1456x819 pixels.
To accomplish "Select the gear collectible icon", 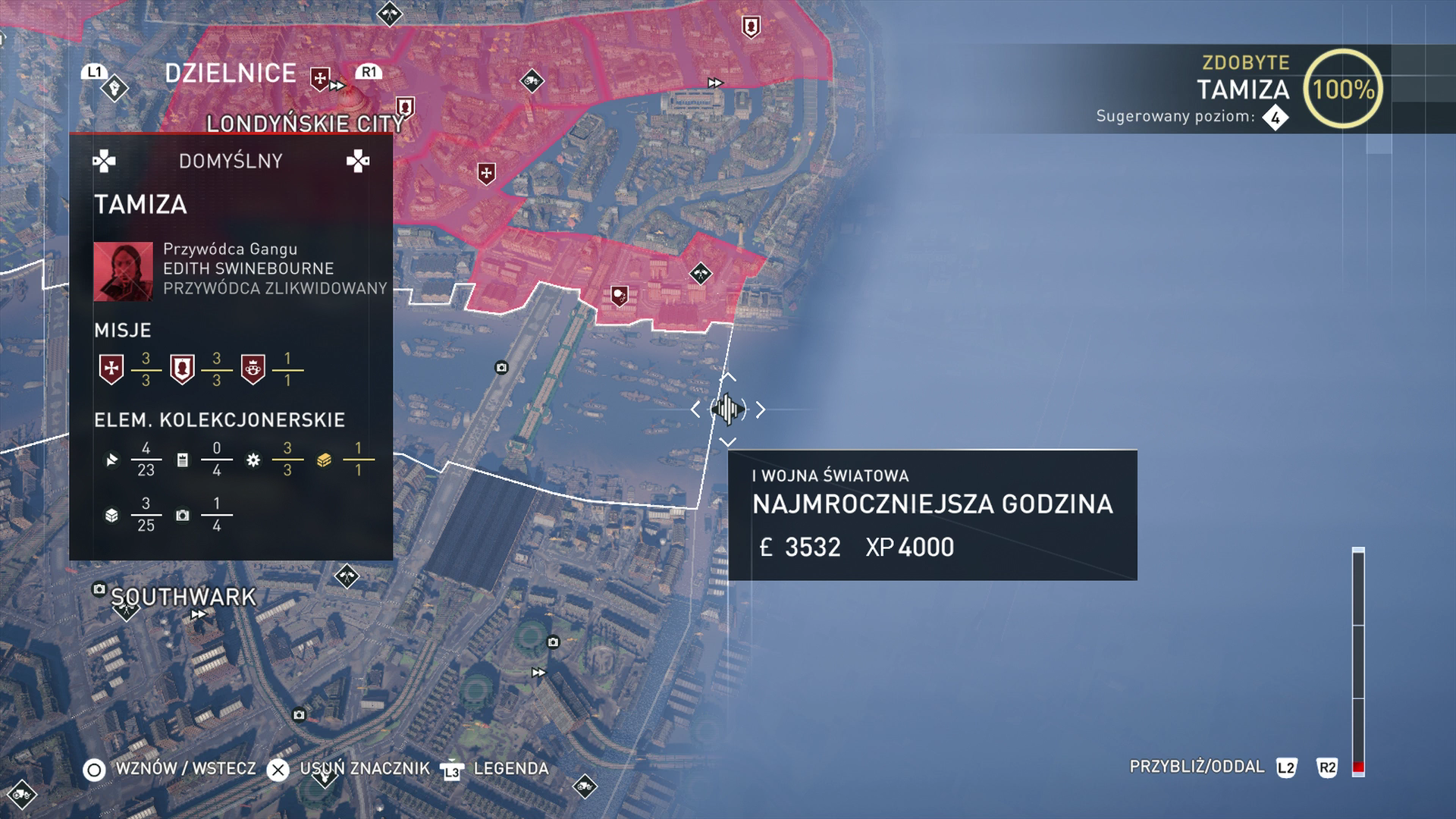I will click(x=253, y=460).
